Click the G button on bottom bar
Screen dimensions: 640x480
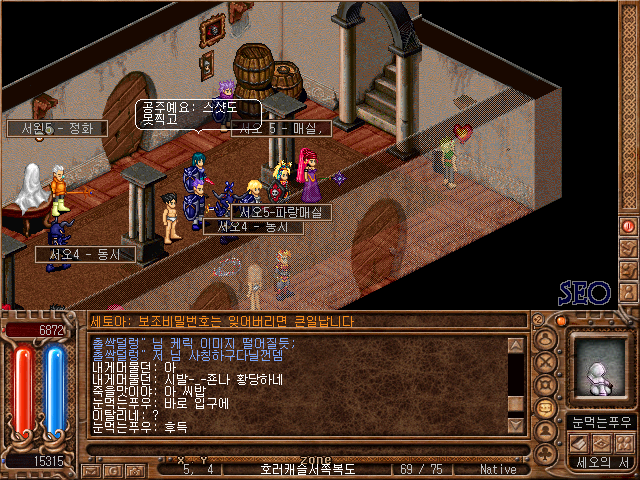pos(114,468)
